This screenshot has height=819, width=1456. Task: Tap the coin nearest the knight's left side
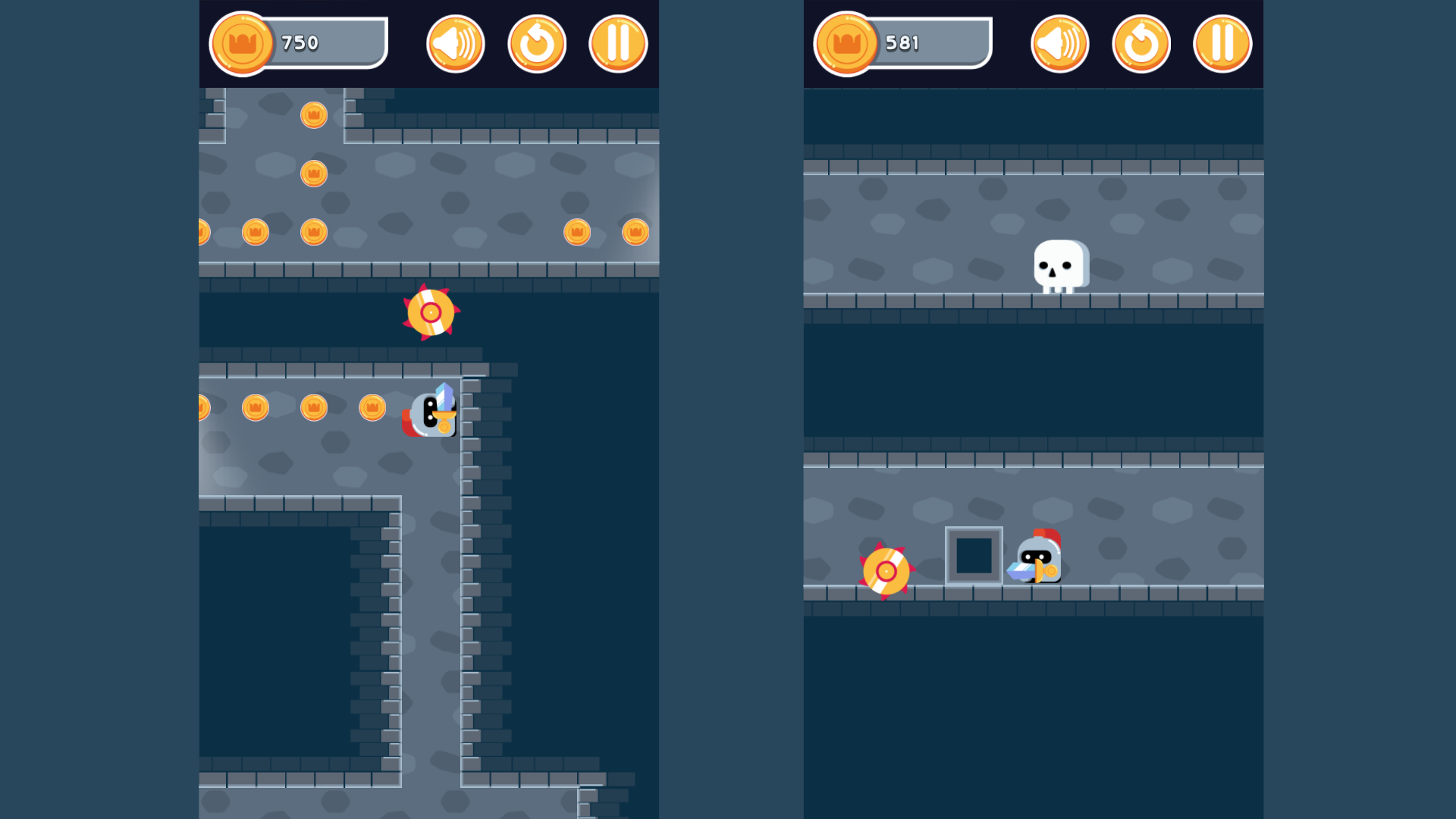click(373, 407)
